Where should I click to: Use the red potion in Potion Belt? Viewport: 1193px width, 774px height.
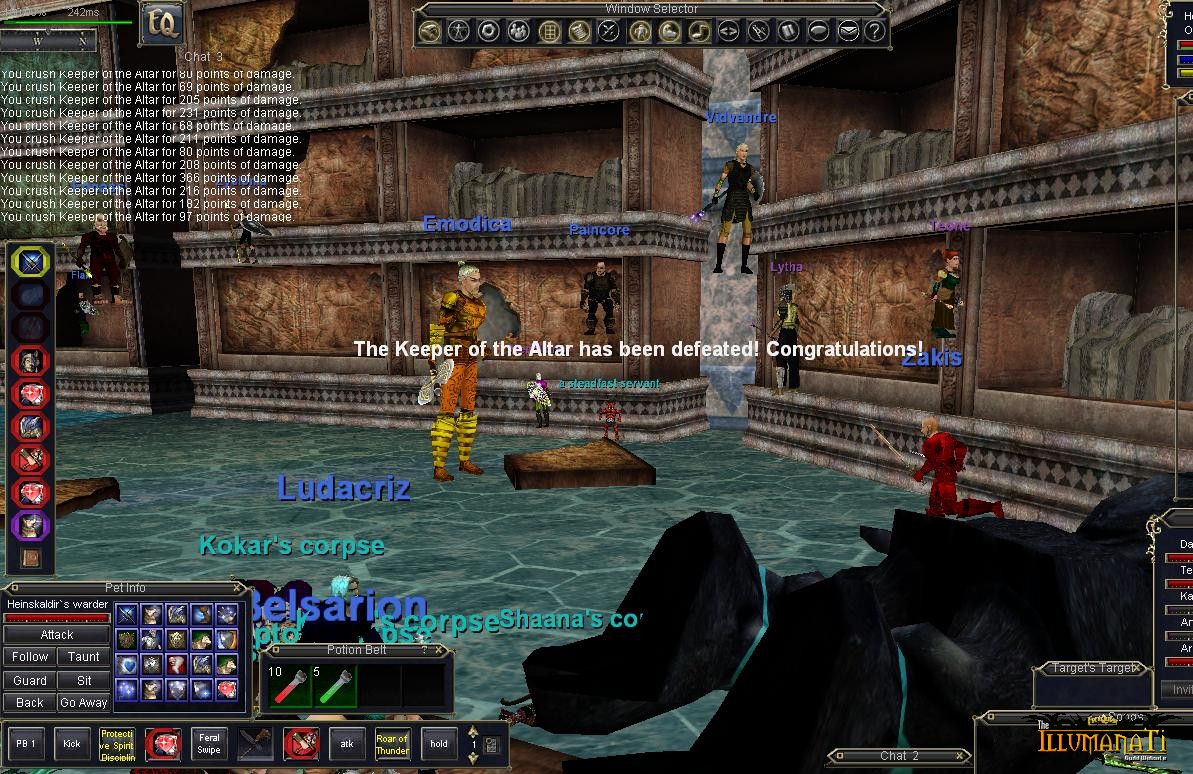point(288,686)
